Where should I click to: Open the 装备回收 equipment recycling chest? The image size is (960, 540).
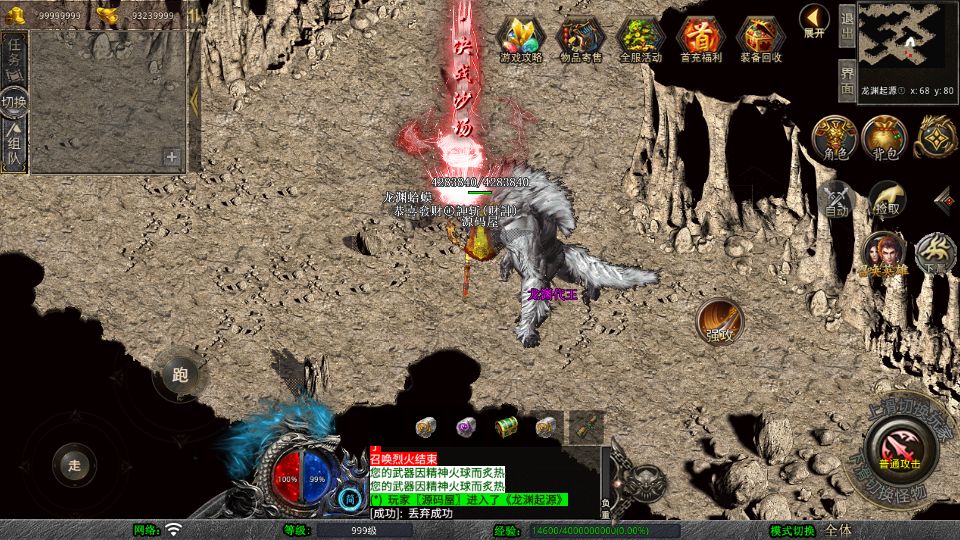click(x=761, y=39)
